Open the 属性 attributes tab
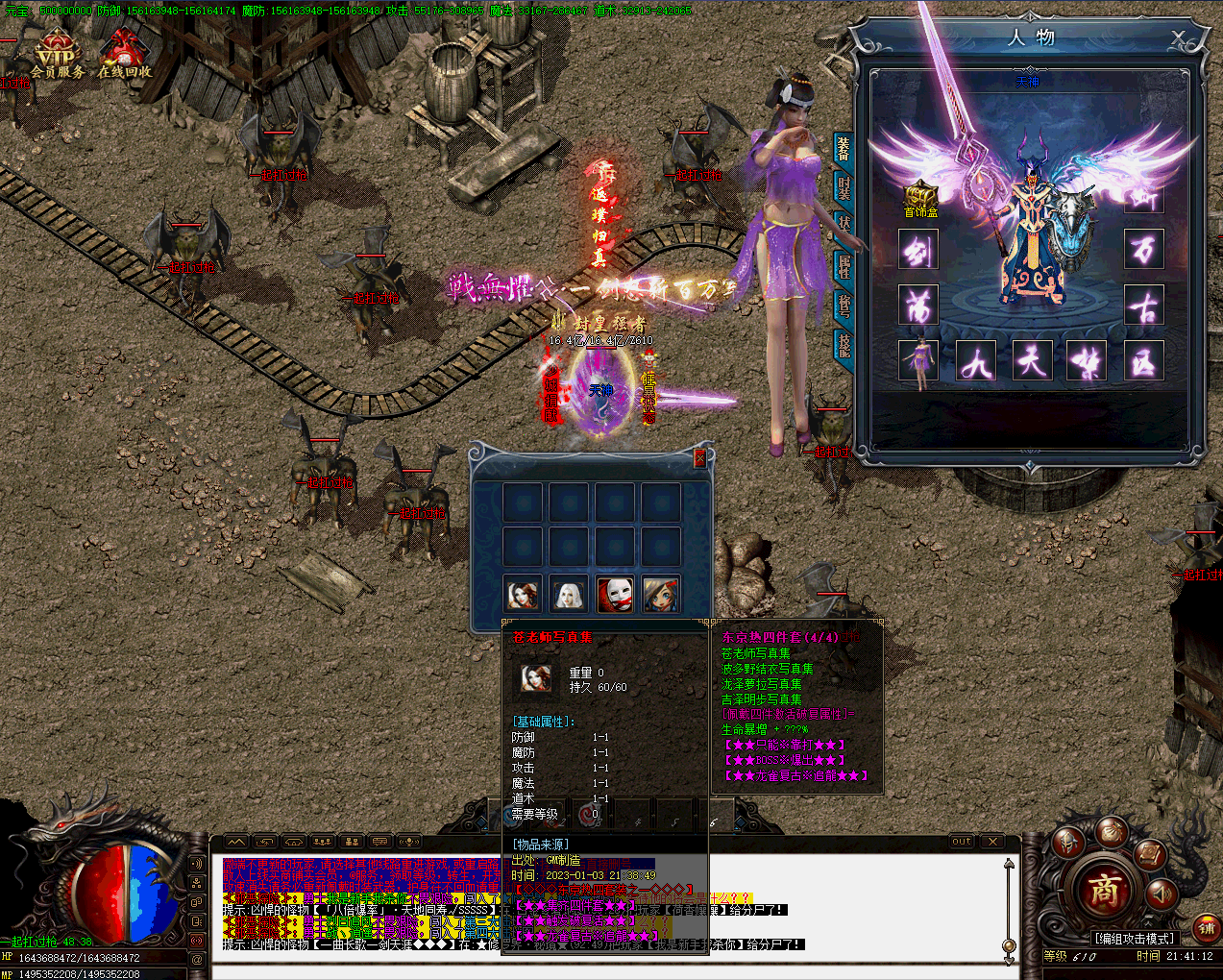 [844, 266]
